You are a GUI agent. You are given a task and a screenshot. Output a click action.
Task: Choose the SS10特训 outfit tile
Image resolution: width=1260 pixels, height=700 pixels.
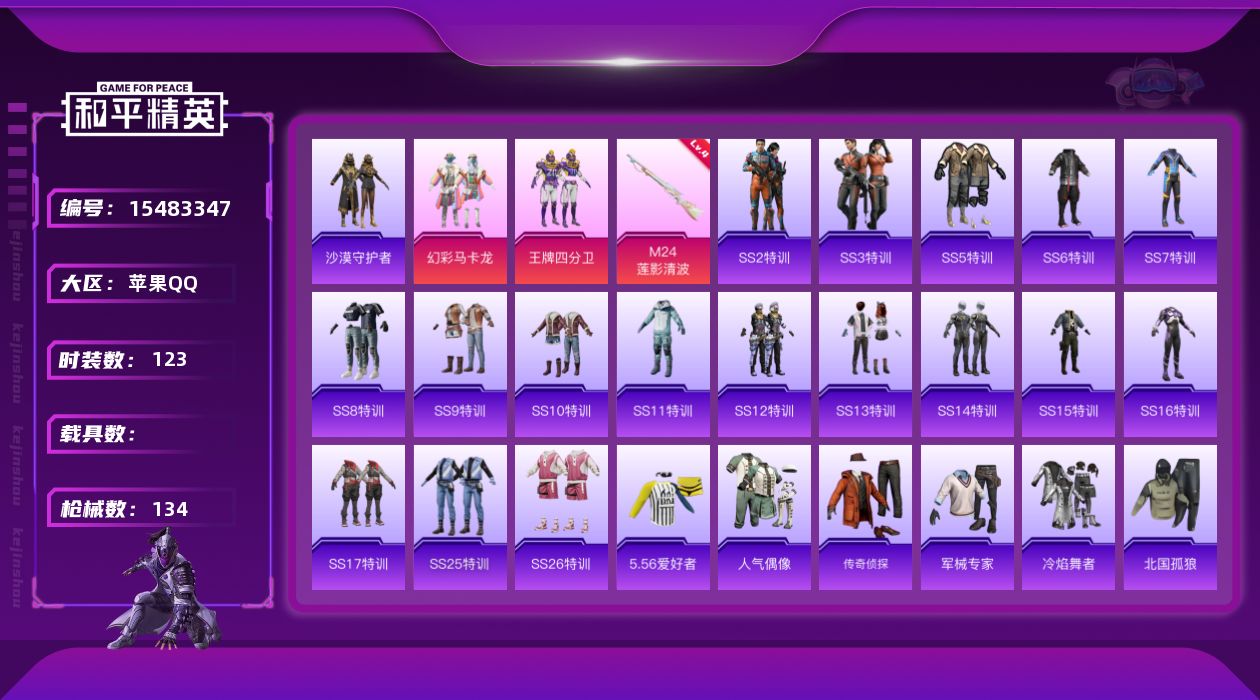click(561, 364)
